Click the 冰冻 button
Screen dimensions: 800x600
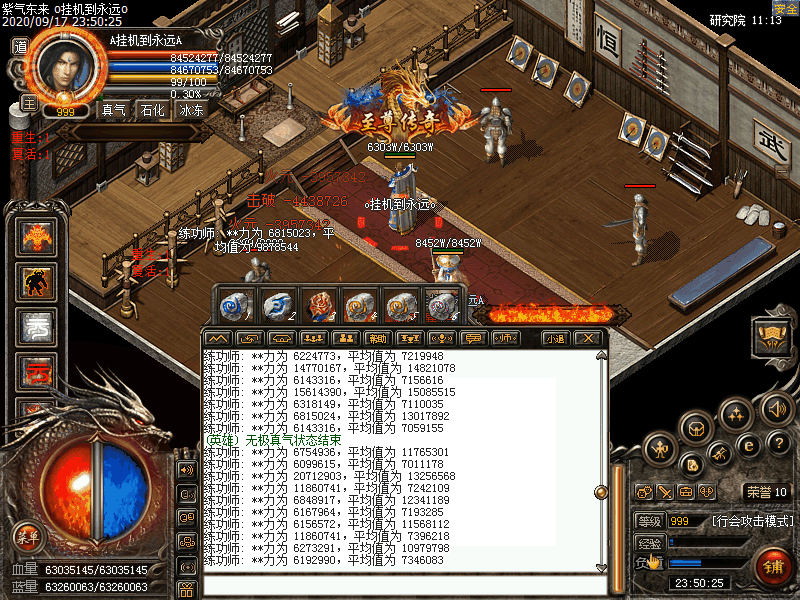[x=191, y=111]
